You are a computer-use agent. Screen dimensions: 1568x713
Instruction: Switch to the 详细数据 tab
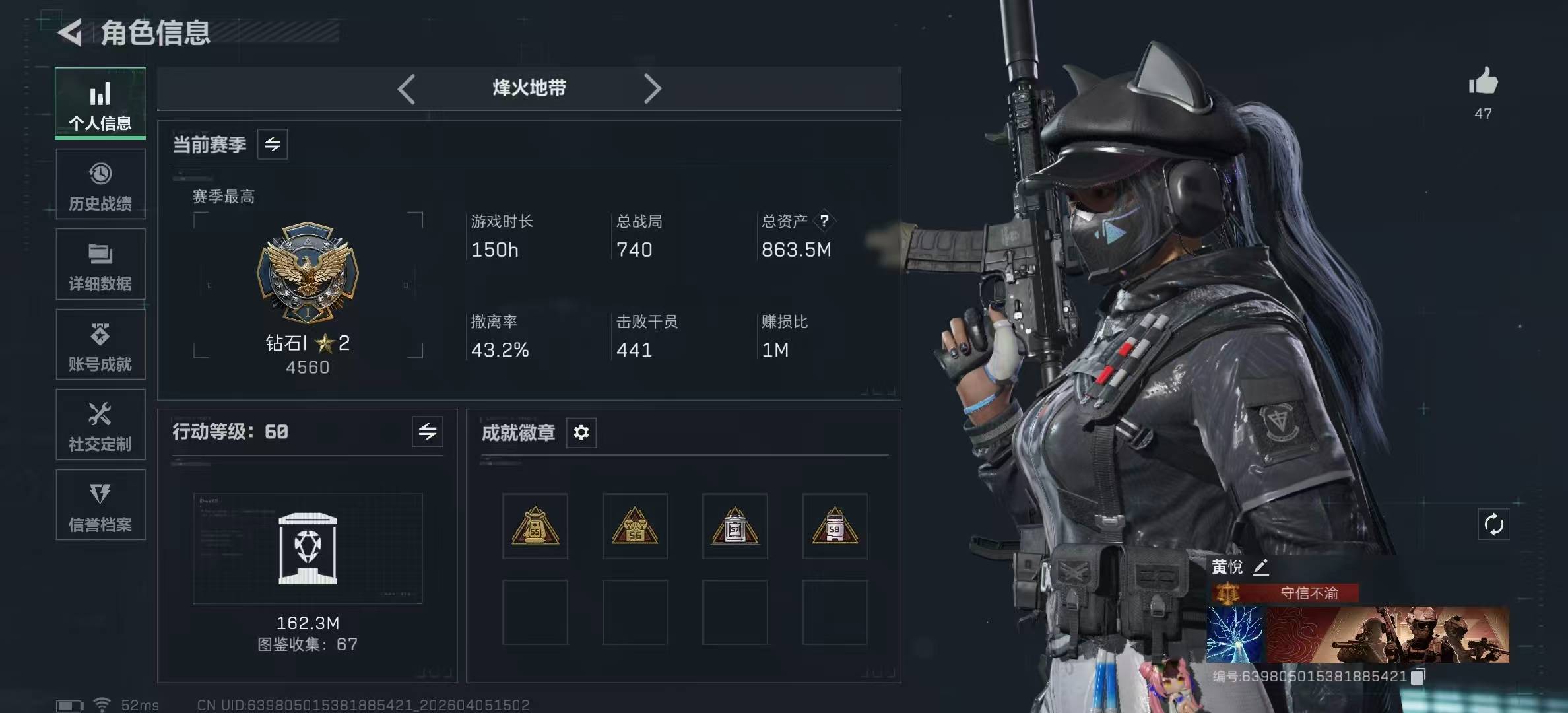(x=100, y=265)
